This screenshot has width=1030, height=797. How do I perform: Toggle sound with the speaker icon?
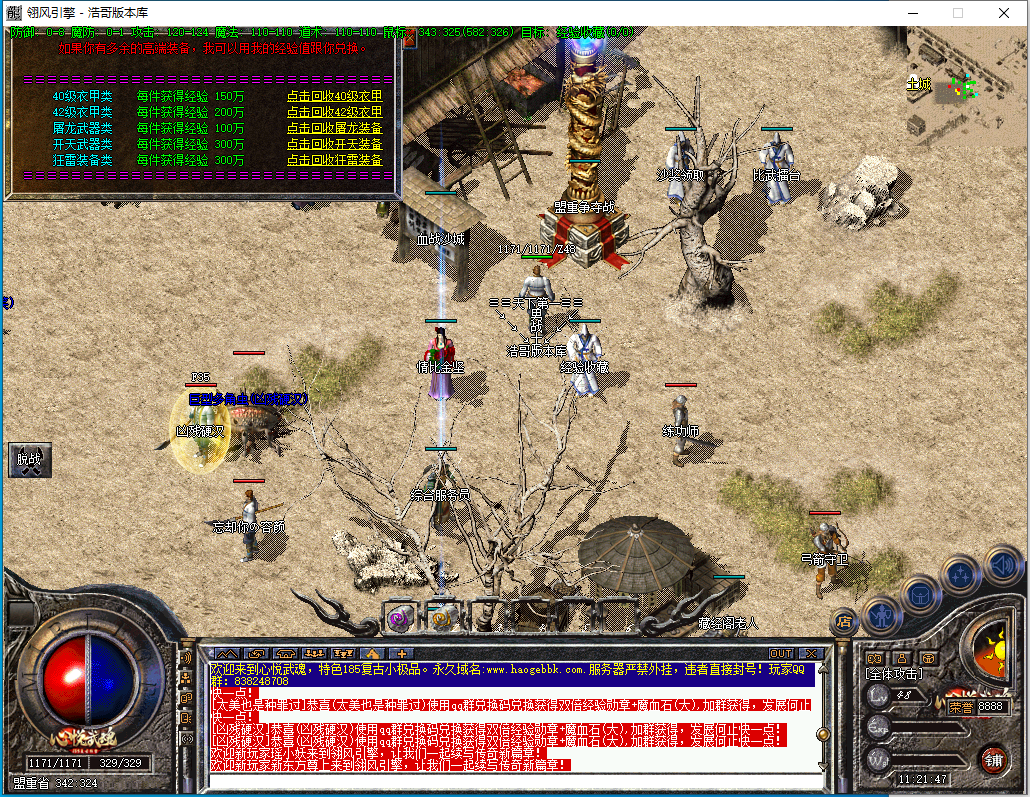(1001, 565)
